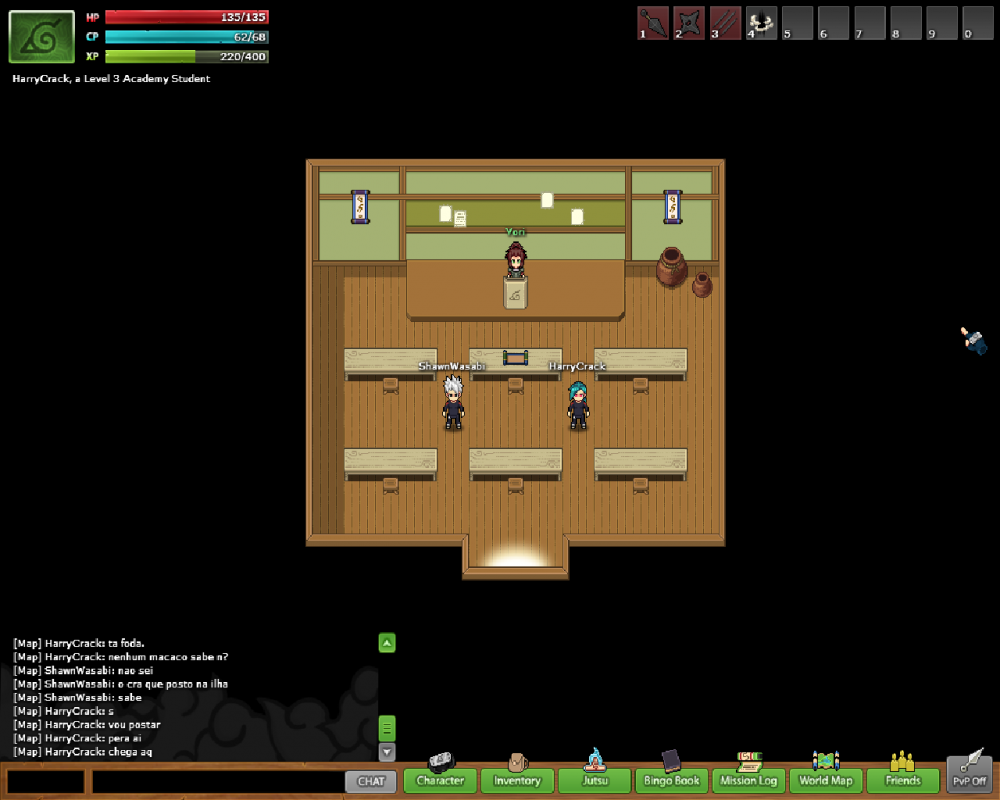1000x800 pixels.
Task: Click the chat scroll-down arrow
Action: tap(387, 752)
